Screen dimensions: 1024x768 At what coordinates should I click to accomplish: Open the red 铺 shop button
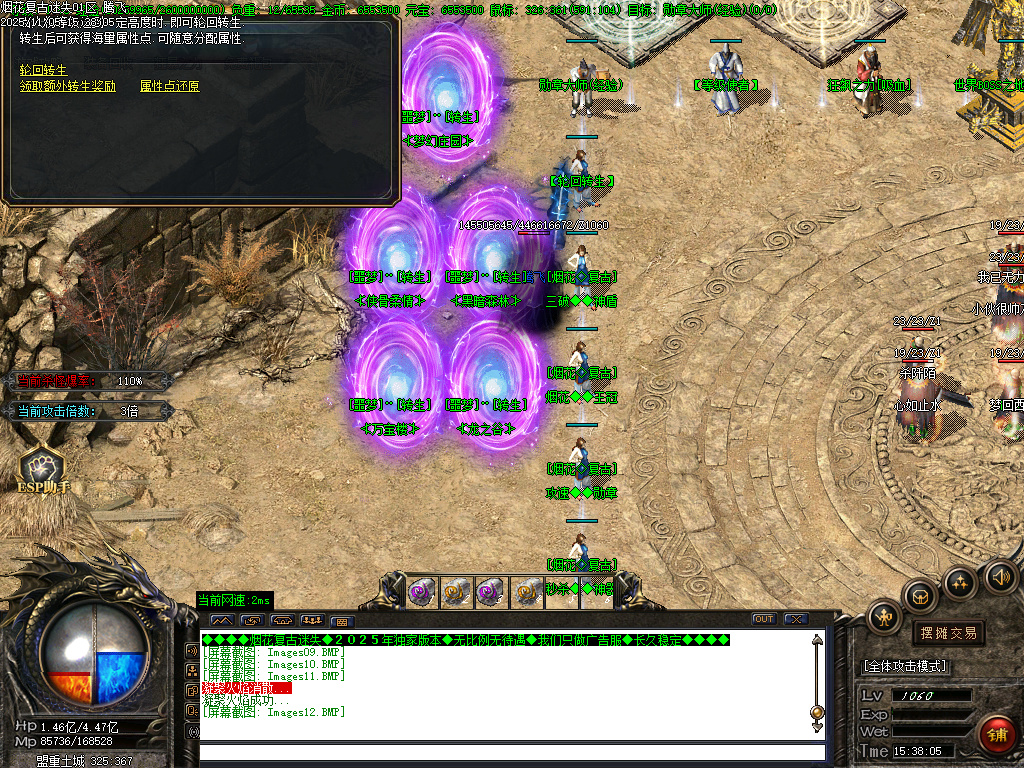tap(997, 735)
